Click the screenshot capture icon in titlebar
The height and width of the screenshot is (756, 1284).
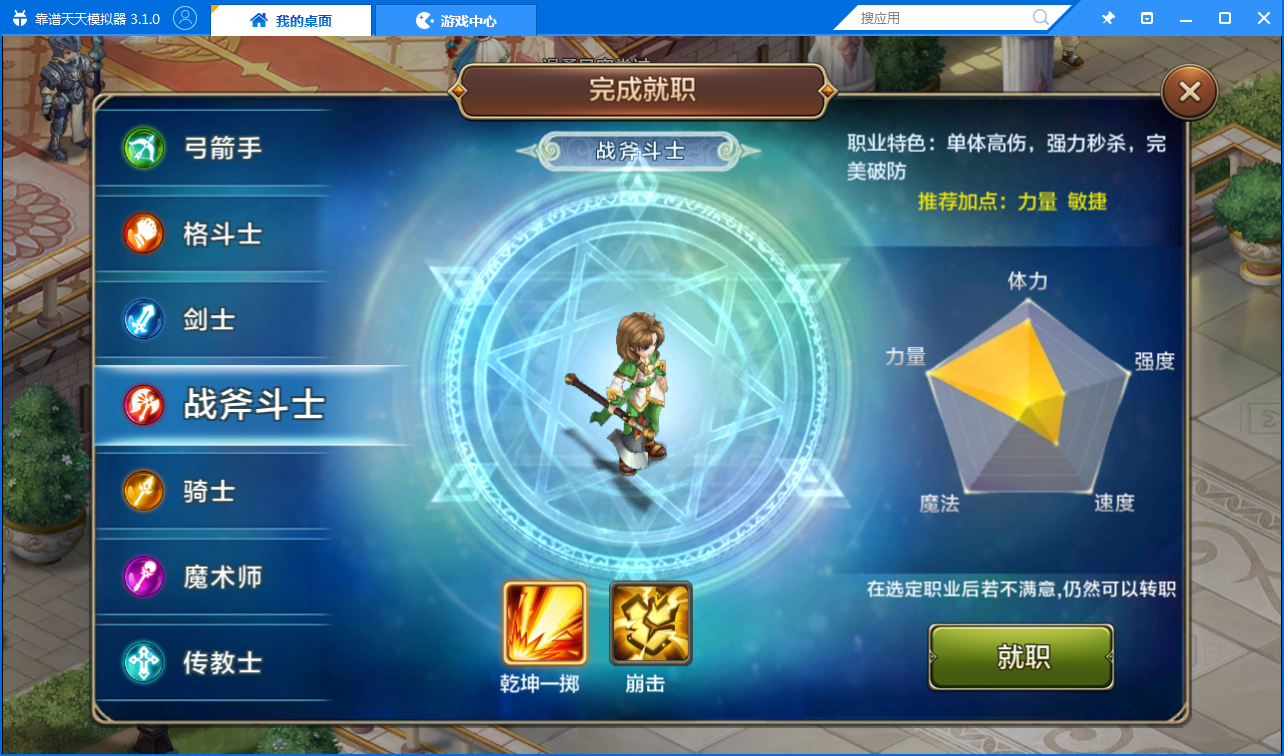1145,17
